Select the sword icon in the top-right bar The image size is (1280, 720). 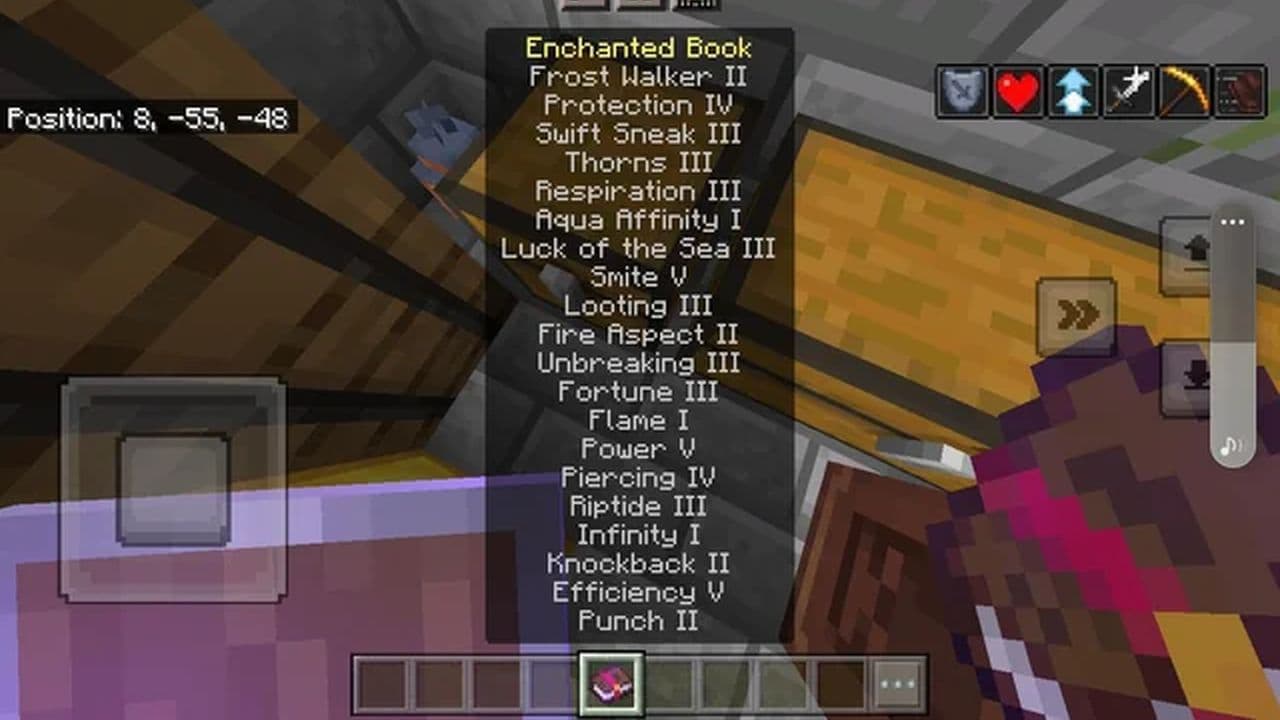[x=1130, y=88]
